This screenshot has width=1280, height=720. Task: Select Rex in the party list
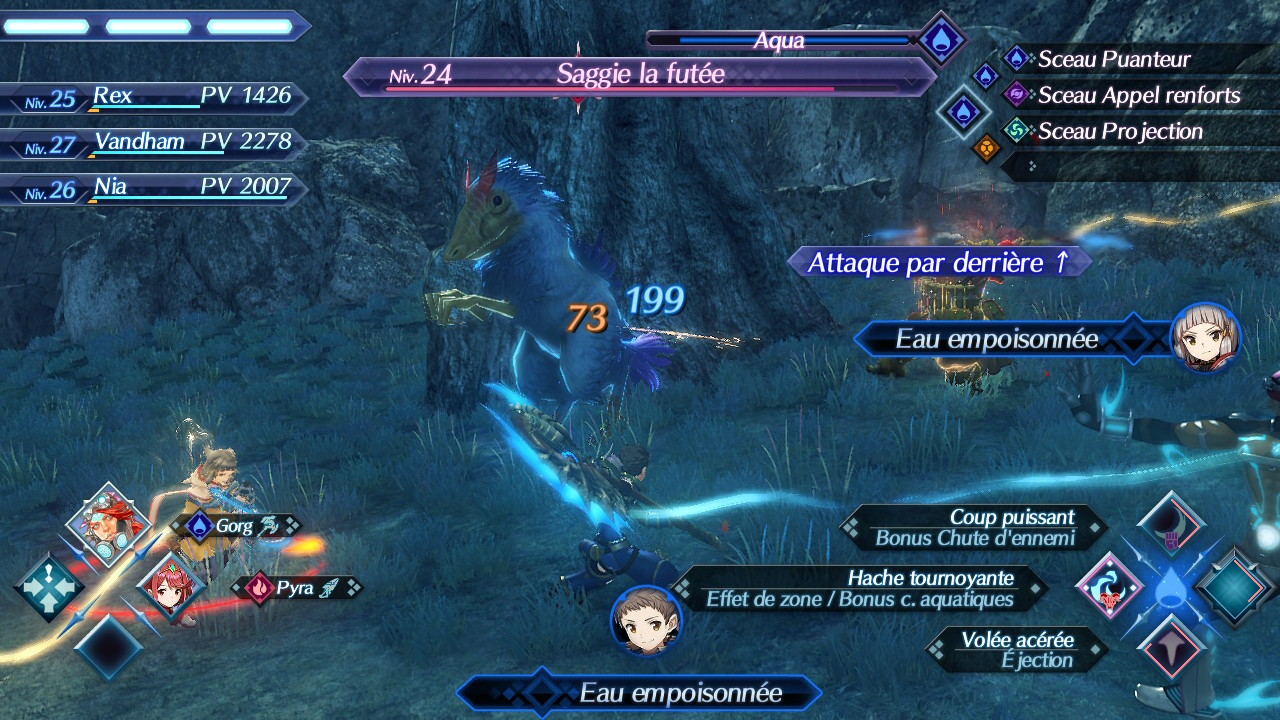click(150, 97)
